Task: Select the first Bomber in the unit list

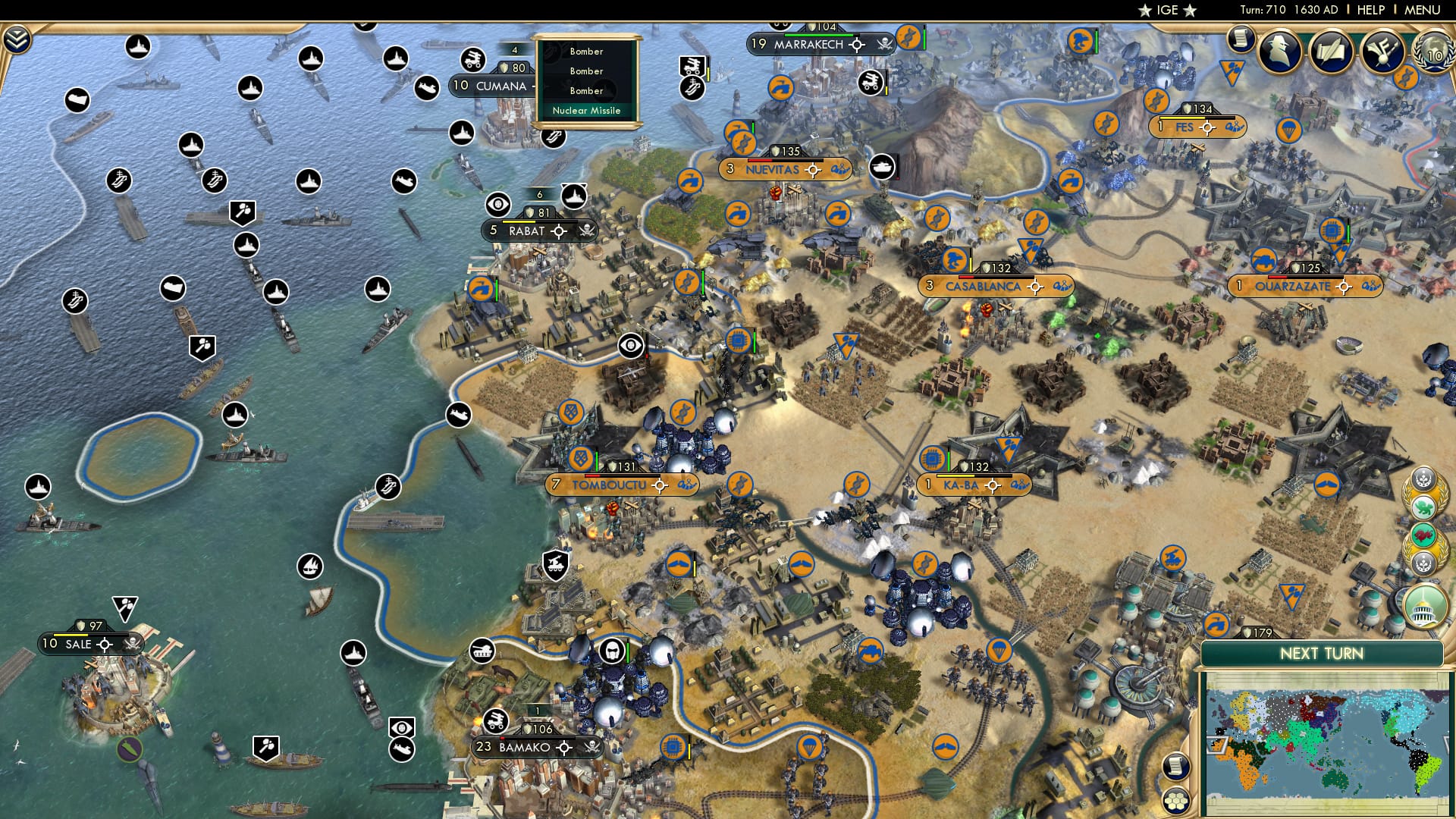Action: 586,52
